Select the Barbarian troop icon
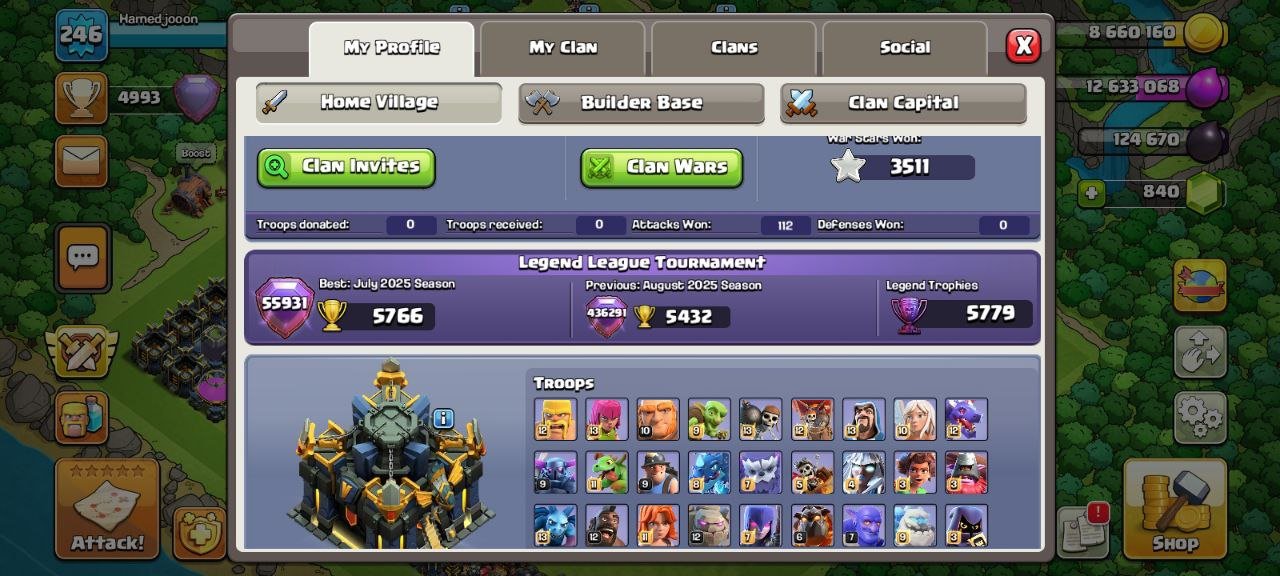1280x576 pixels. (555, 419)
